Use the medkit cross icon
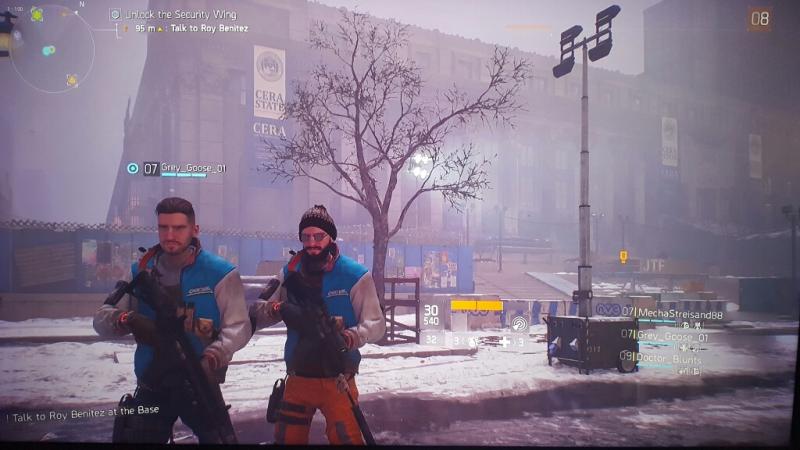Viewport: 800px width, 450px height. click(x=505, y=341)
